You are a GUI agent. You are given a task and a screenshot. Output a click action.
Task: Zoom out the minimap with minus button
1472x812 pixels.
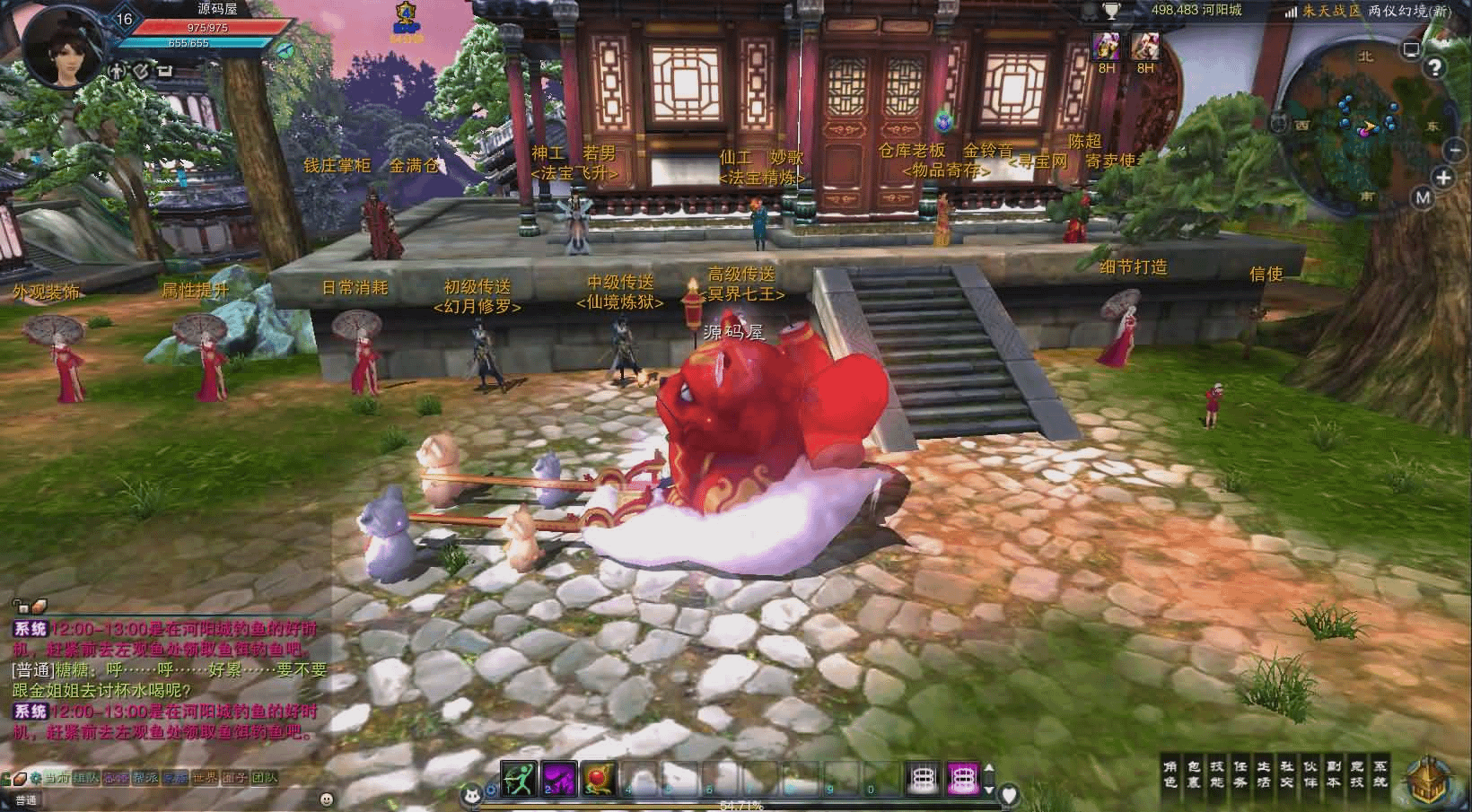1453,150
